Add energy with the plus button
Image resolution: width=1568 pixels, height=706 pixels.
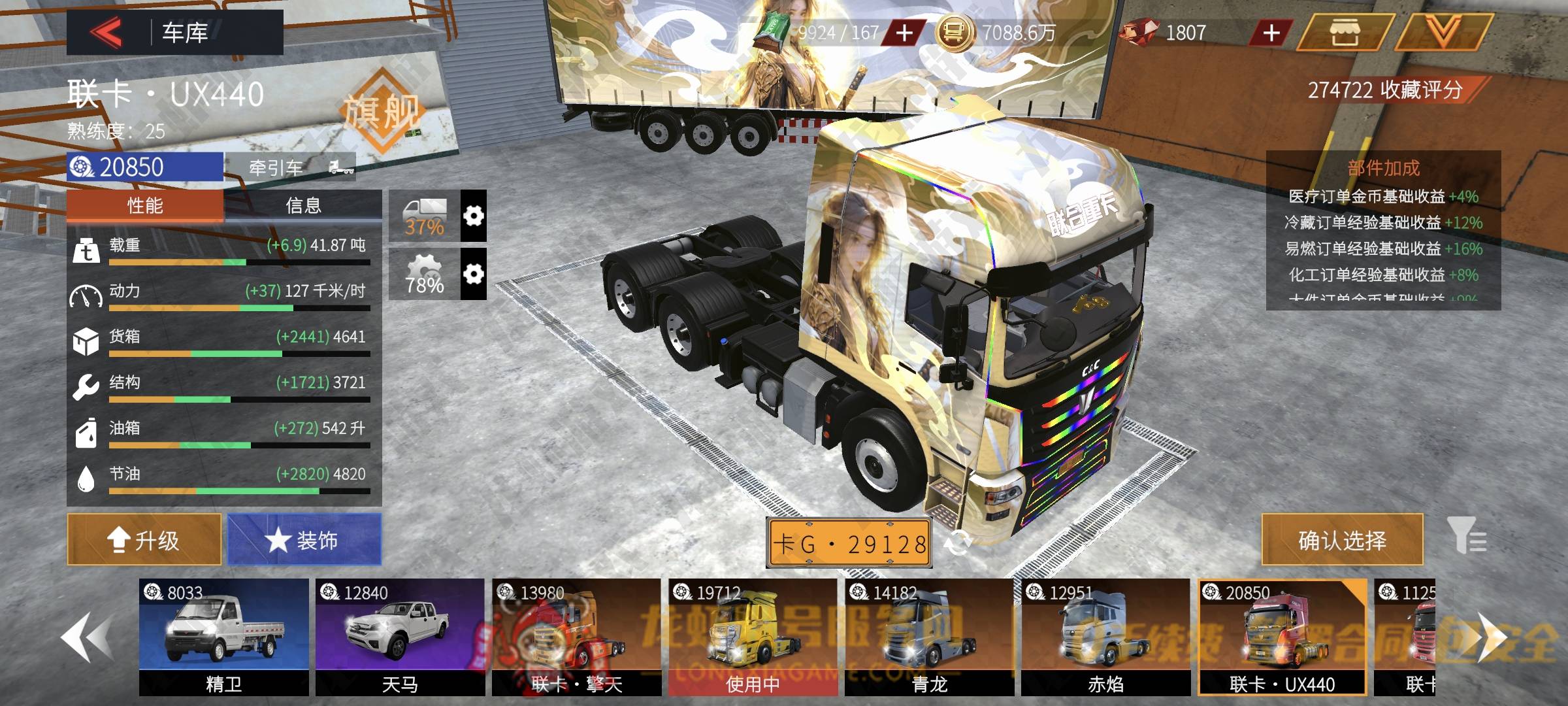904,33
